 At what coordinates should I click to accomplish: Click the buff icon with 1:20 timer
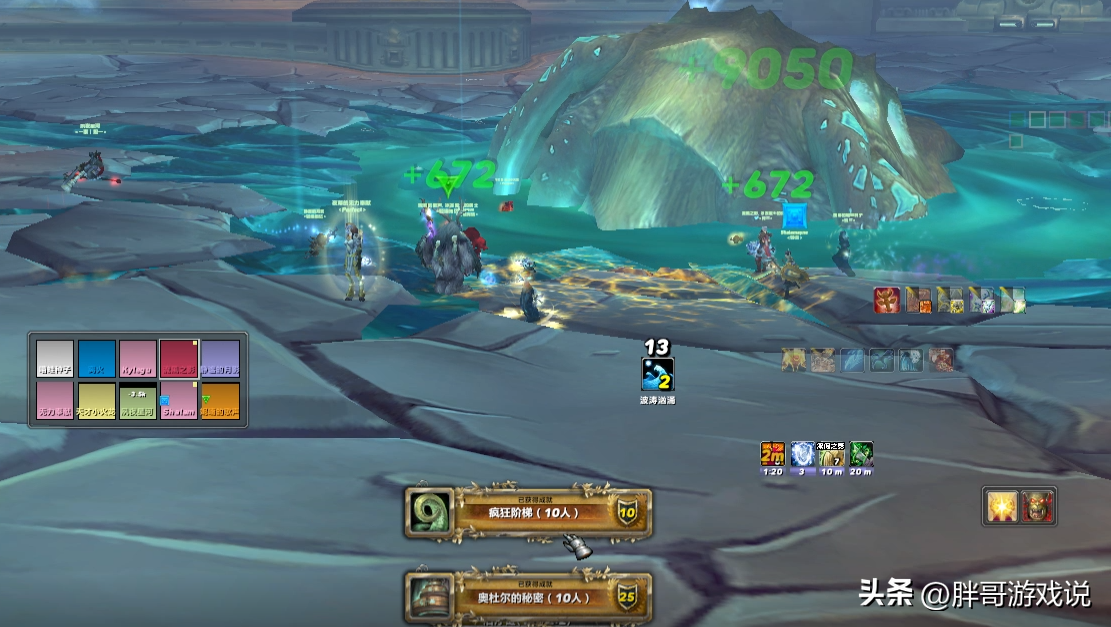[x=772, y=455]
